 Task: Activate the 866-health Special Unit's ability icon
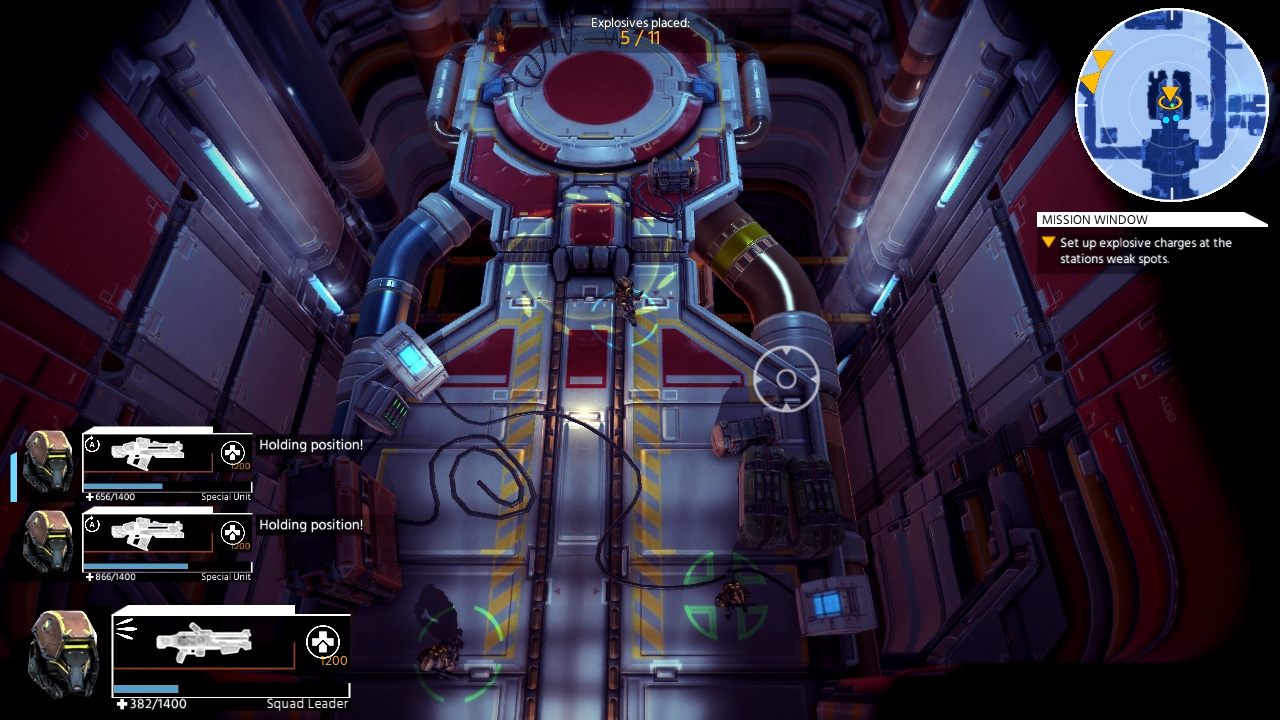pos(232,533)
